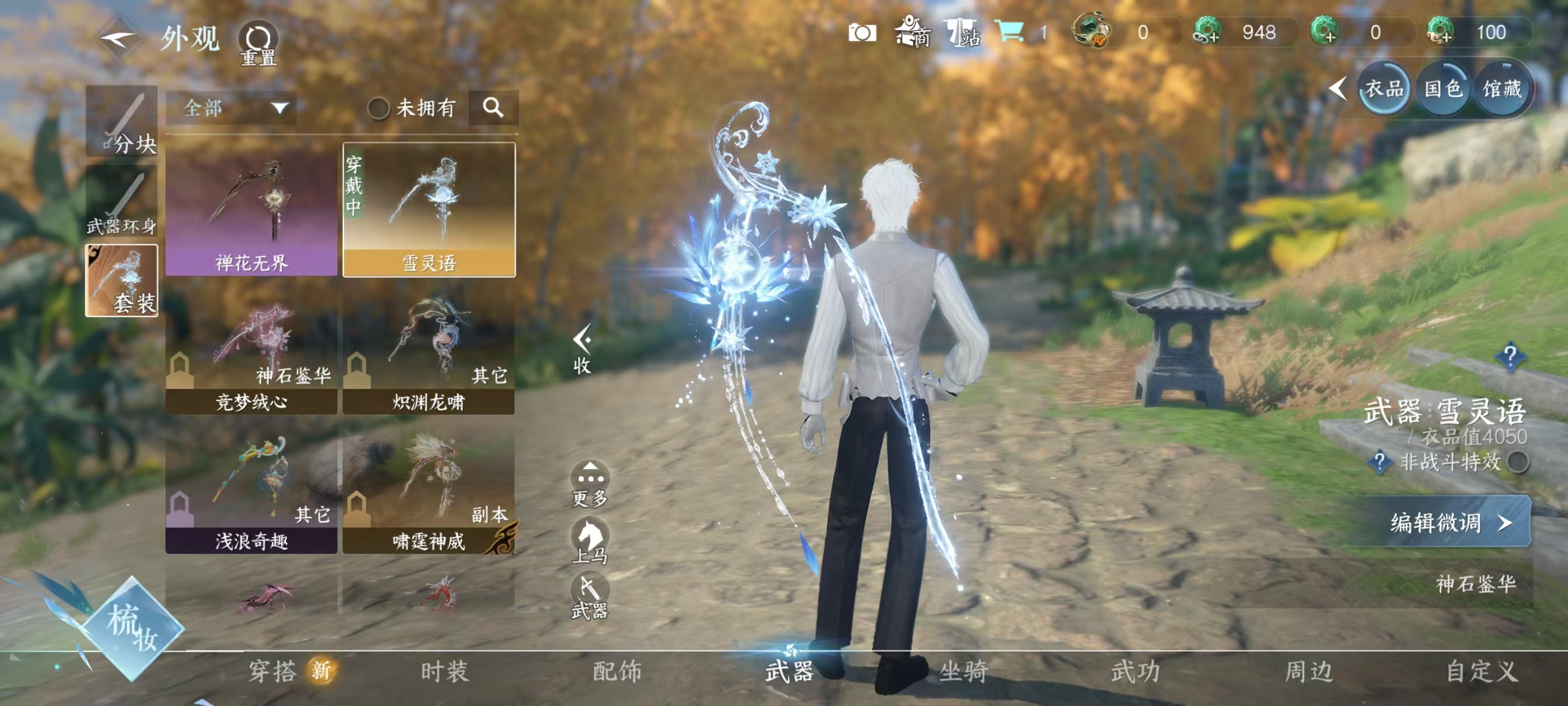Go back with the arrow beside 外观

(x=119, y=40)
